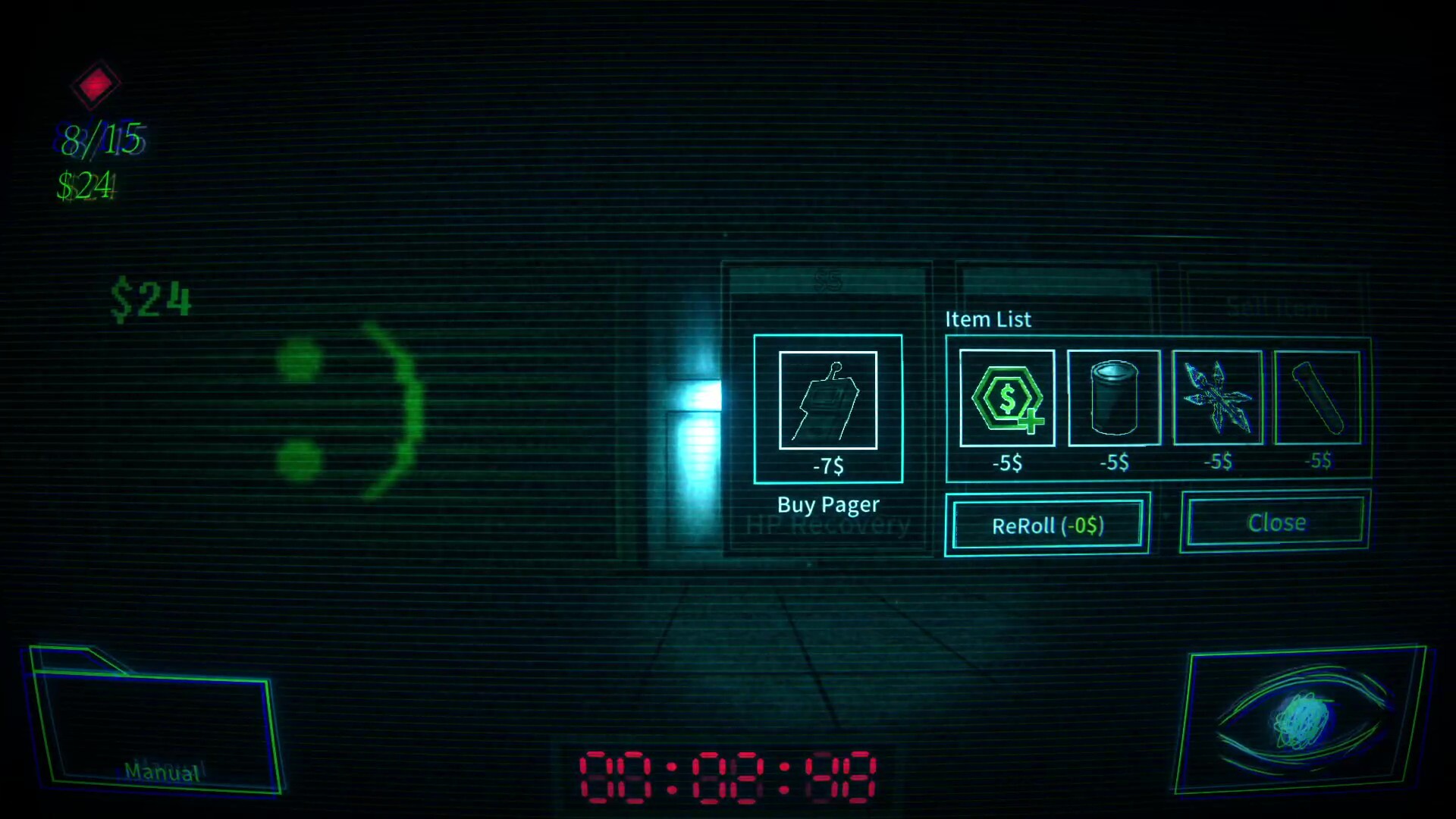Select the test tube item in the shop
Screen dimensions: 1456x819
1318,397
